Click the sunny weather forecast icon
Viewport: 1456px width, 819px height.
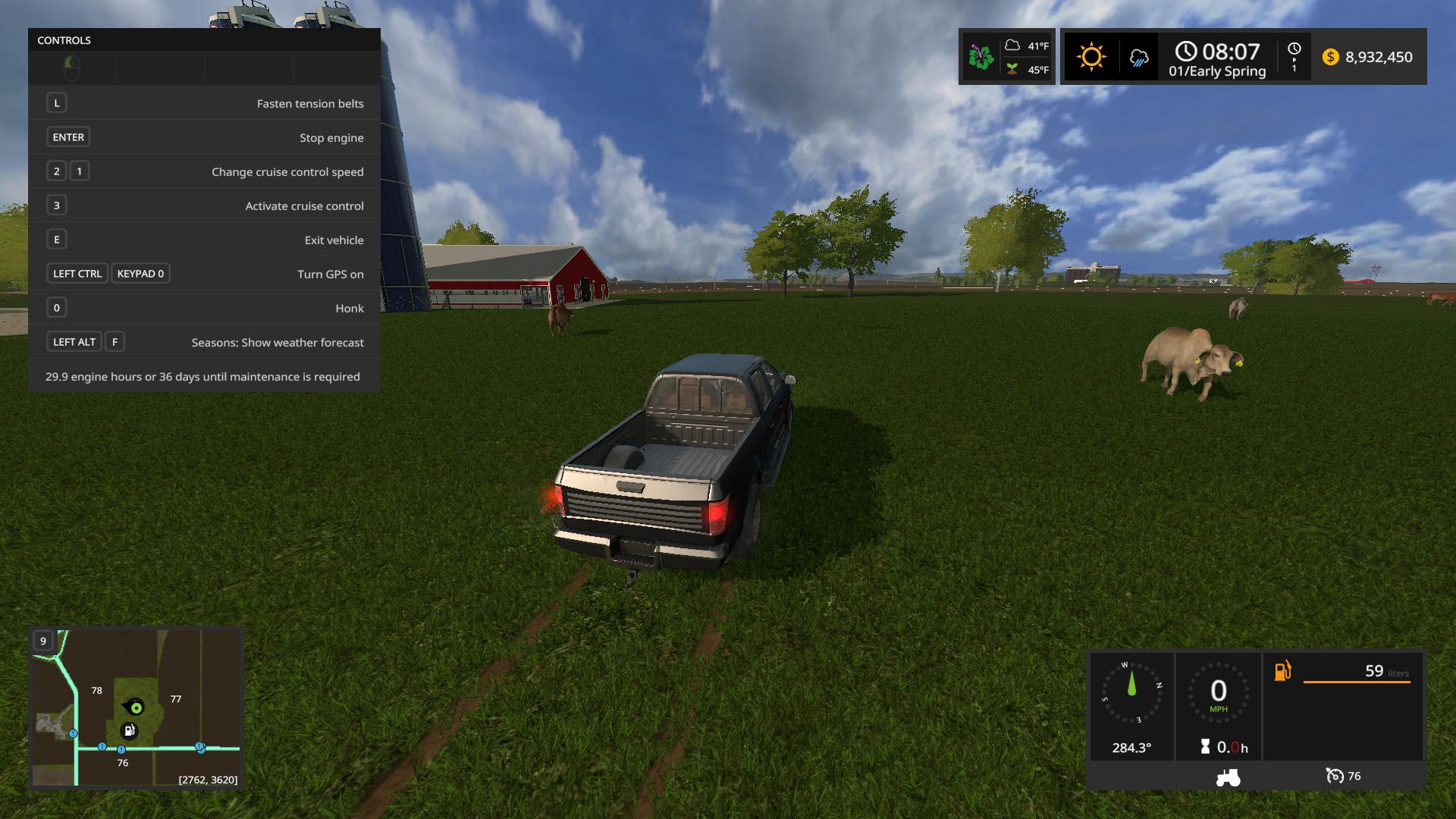(x=1091, y=57)
